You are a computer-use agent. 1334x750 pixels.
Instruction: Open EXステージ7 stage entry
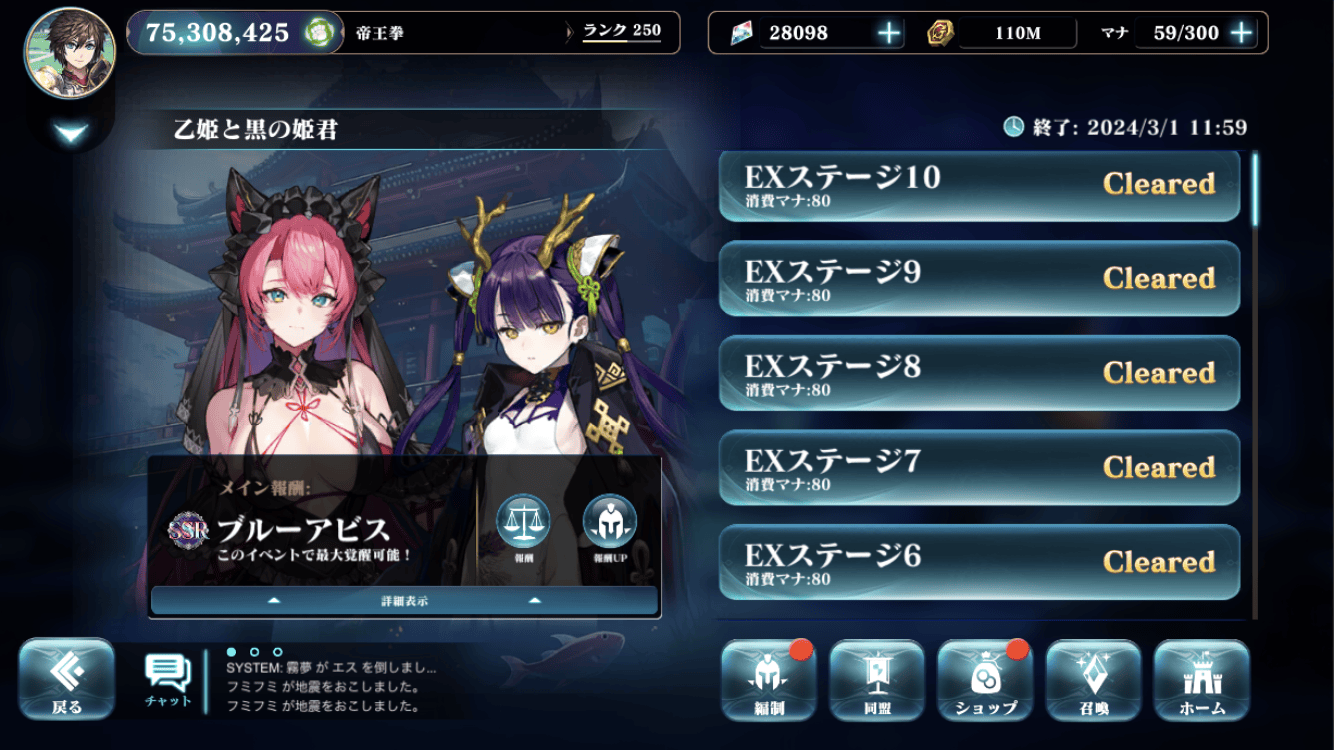pyautogui.click(x=979, y=467)
